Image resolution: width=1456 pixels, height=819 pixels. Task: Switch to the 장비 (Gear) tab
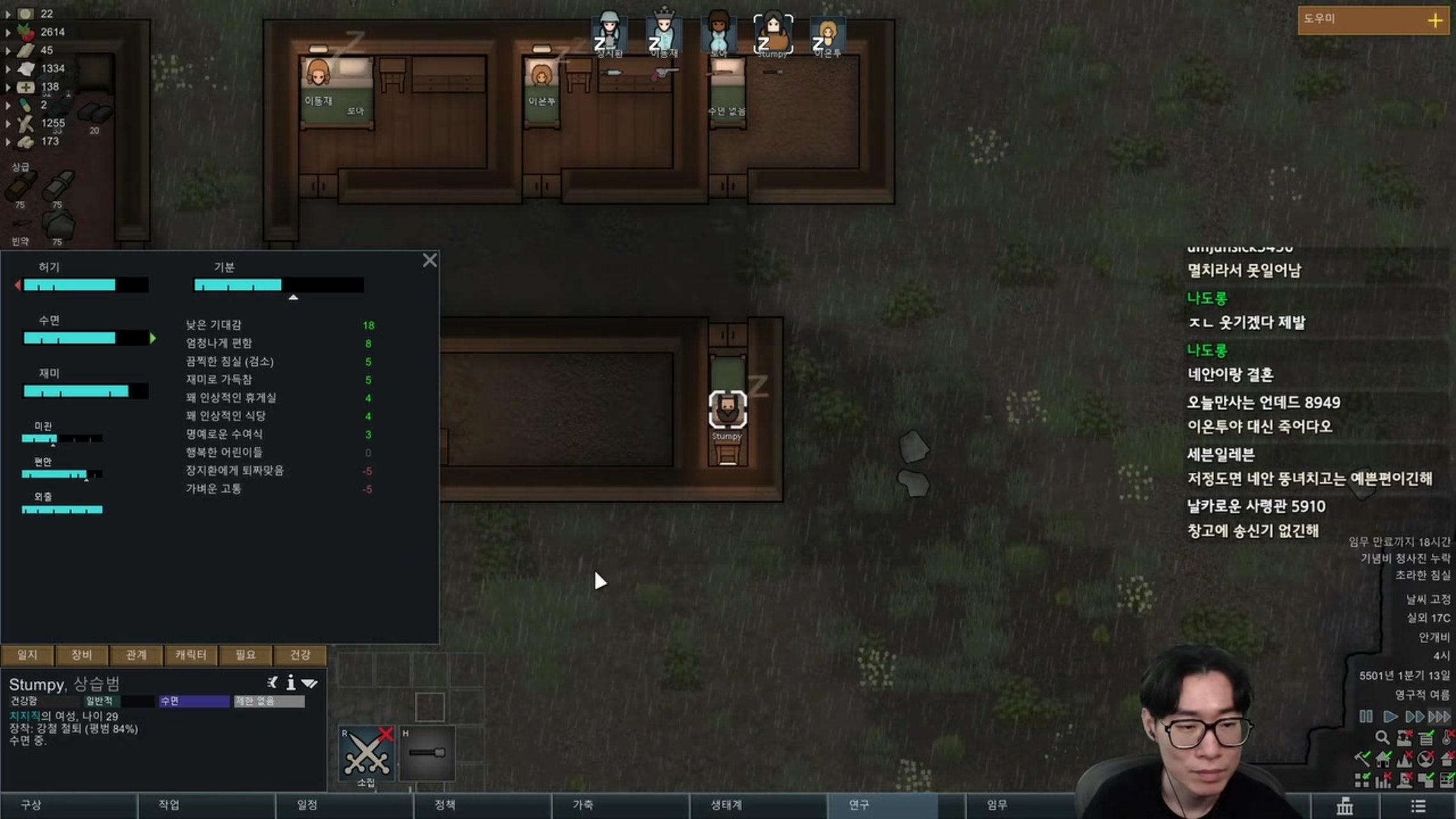[x=81, y=655]
